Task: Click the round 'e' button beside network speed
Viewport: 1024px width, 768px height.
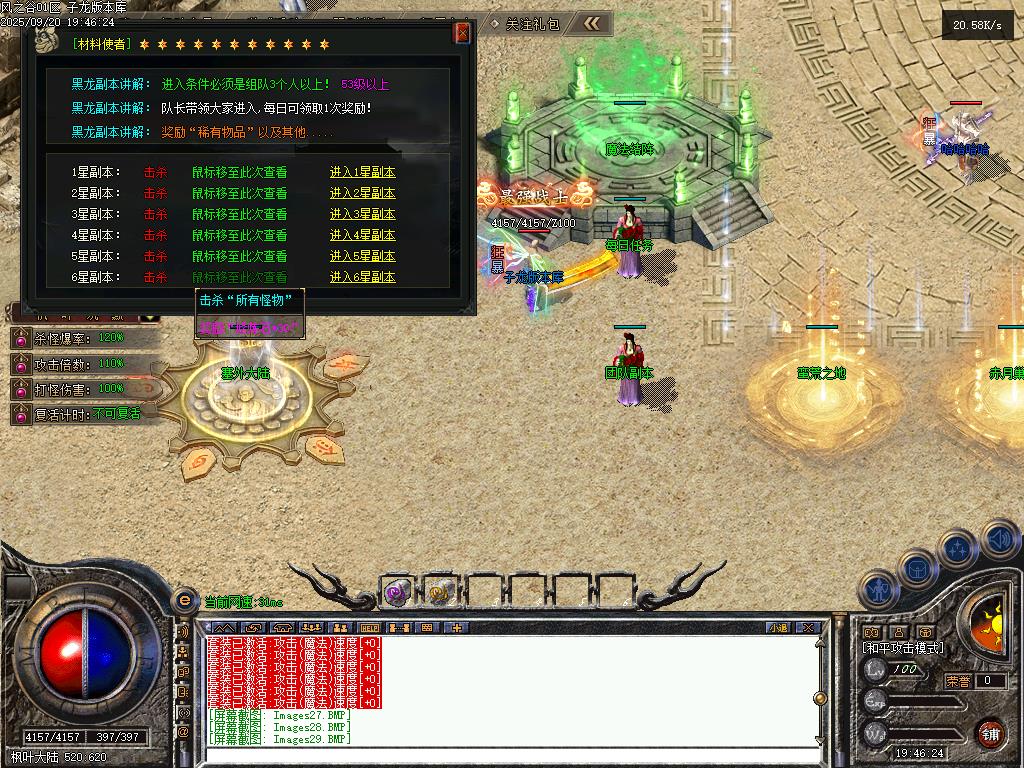Action: pyautogui.click(x=184, y=600)
